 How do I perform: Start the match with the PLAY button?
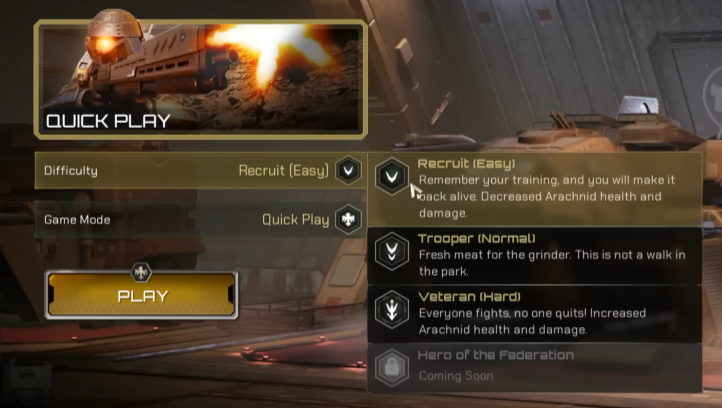142,295
